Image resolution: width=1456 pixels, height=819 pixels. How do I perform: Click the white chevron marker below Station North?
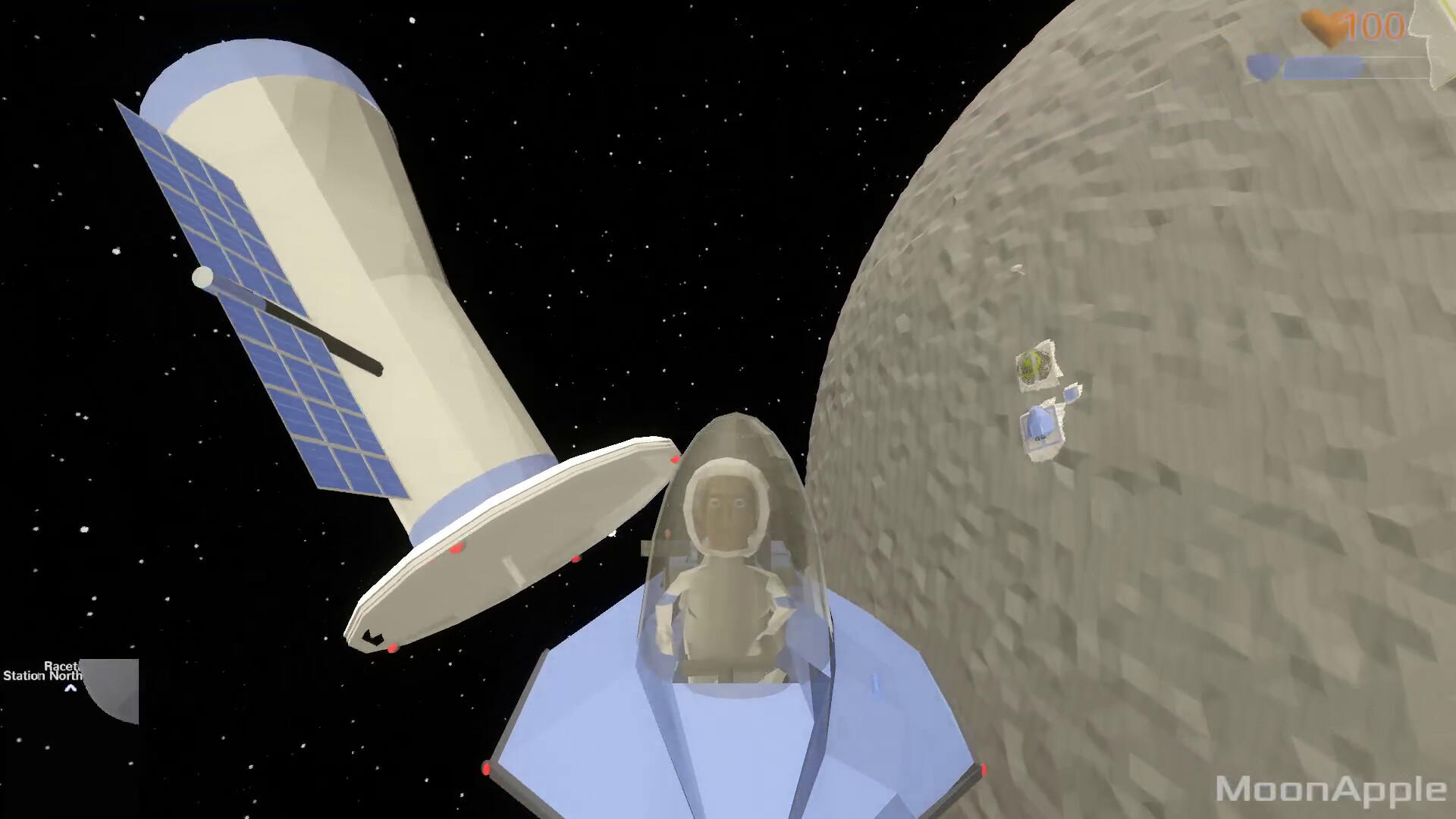point(69,689)
